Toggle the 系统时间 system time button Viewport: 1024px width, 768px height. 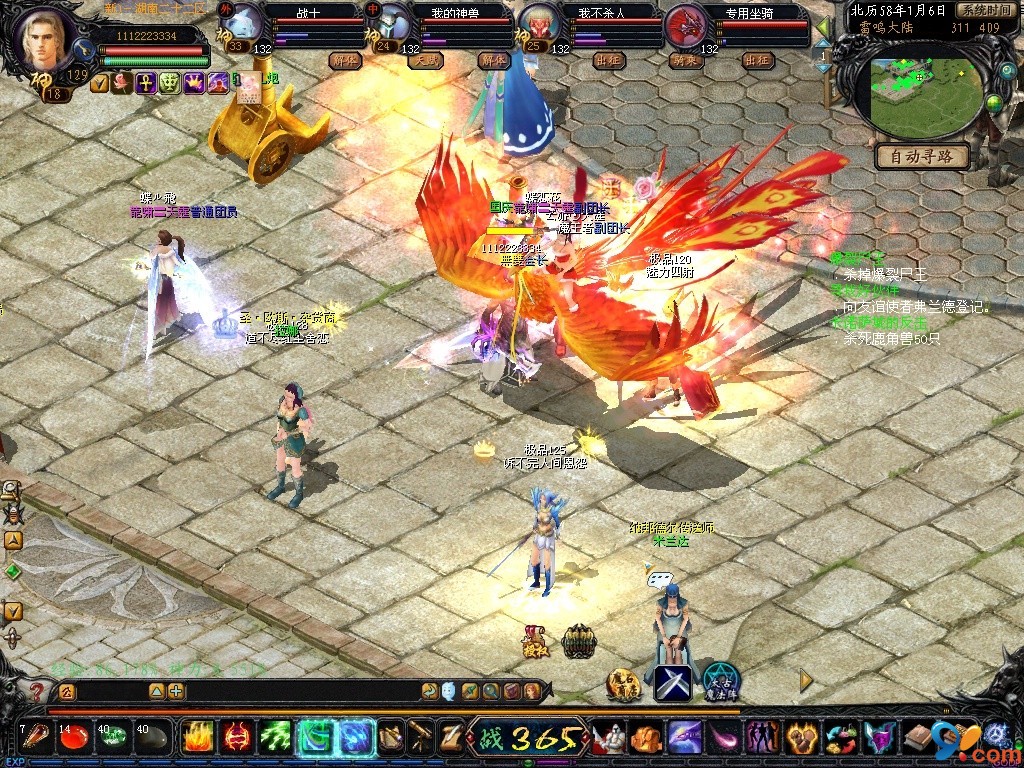(984, 9)
